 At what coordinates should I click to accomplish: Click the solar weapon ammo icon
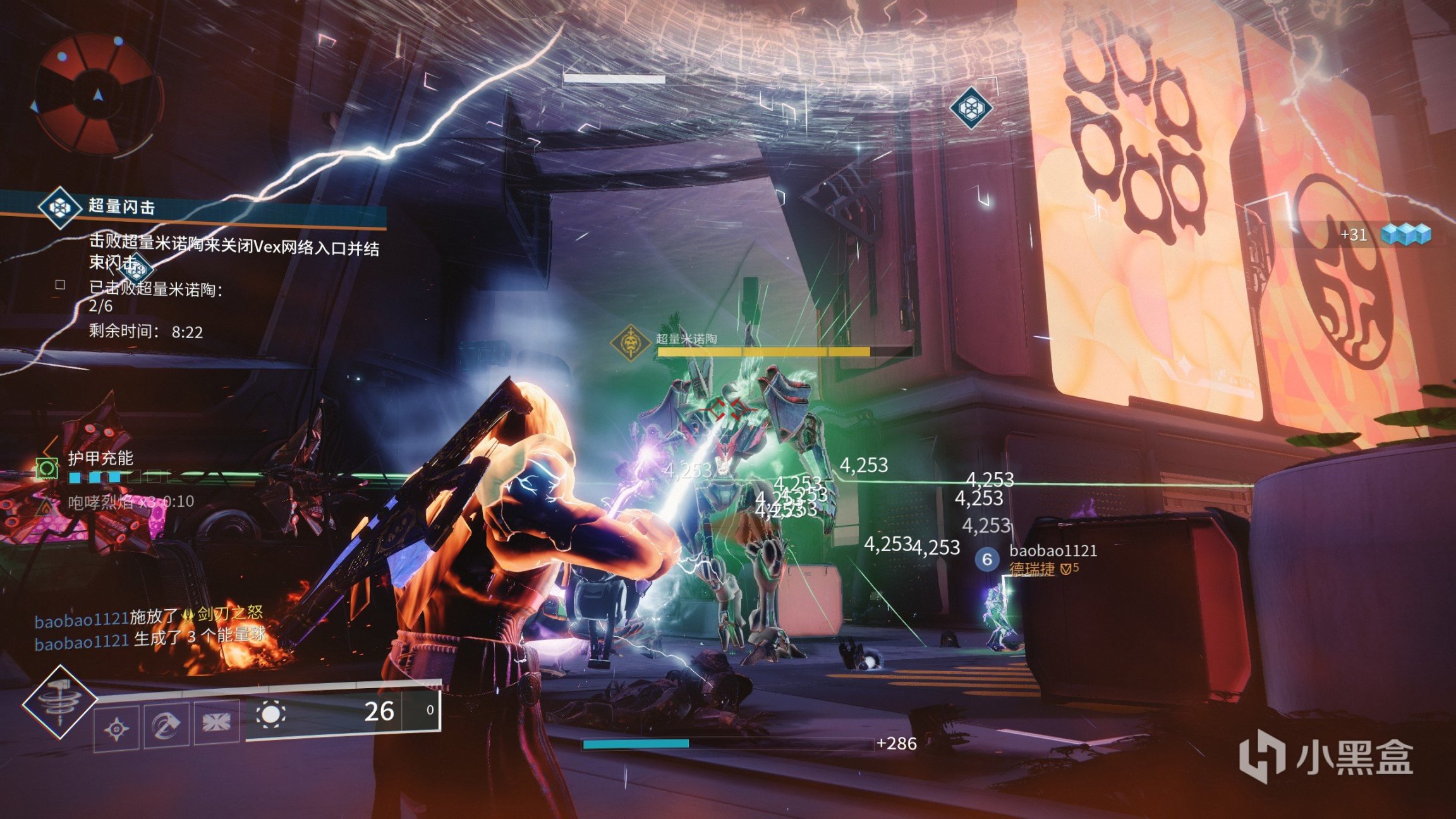click(x=270, y=714)
